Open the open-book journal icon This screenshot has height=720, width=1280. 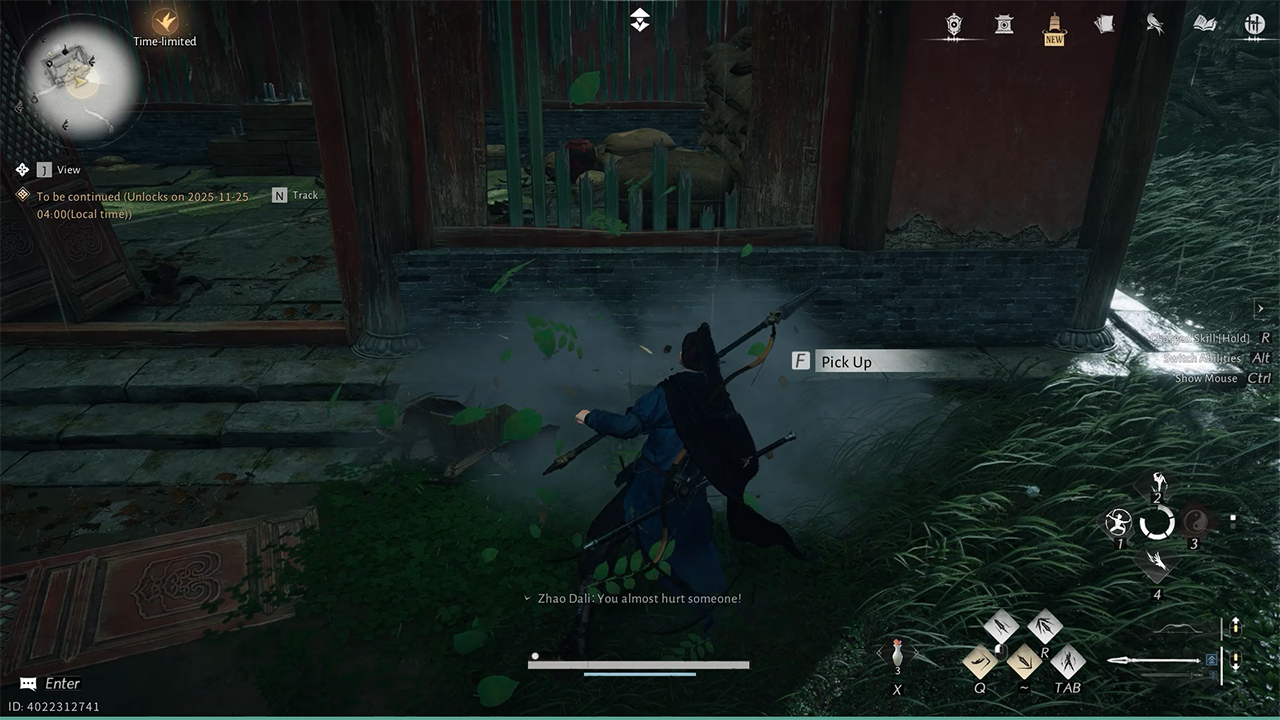(x=1205, y=25)
